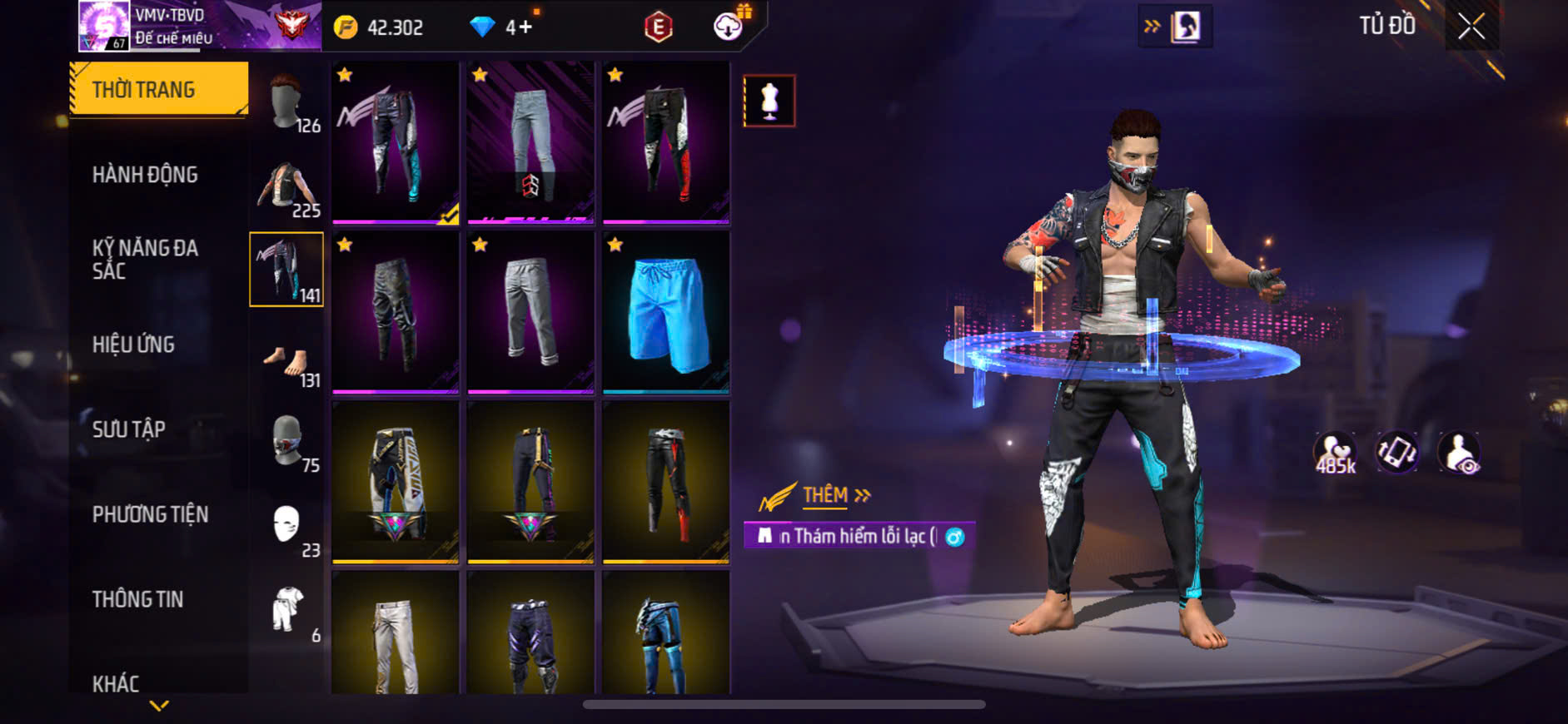Open the Phương Tiện tab
1568x724 pixels.
click(150, 514)
